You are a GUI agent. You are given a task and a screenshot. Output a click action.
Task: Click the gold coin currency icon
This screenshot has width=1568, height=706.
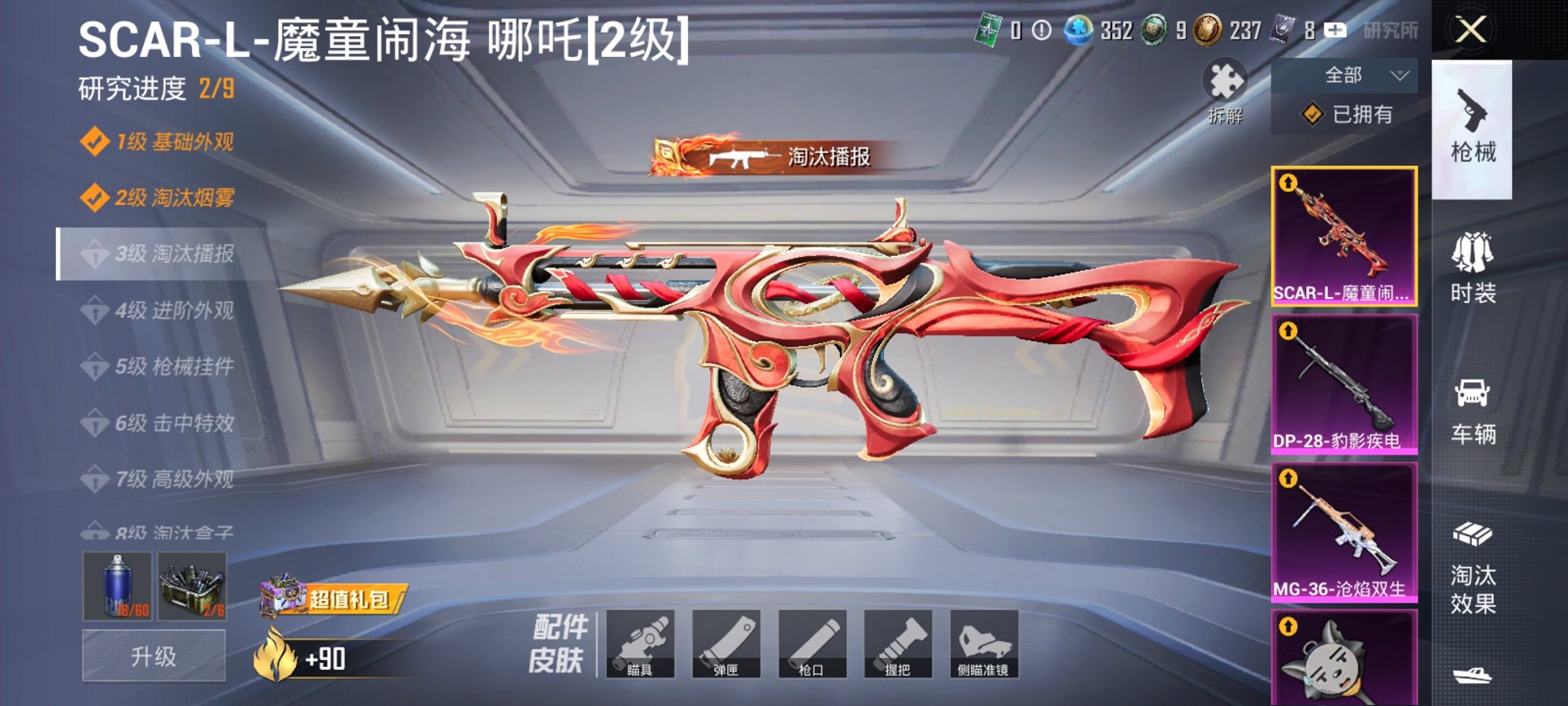click(1208, 31)
